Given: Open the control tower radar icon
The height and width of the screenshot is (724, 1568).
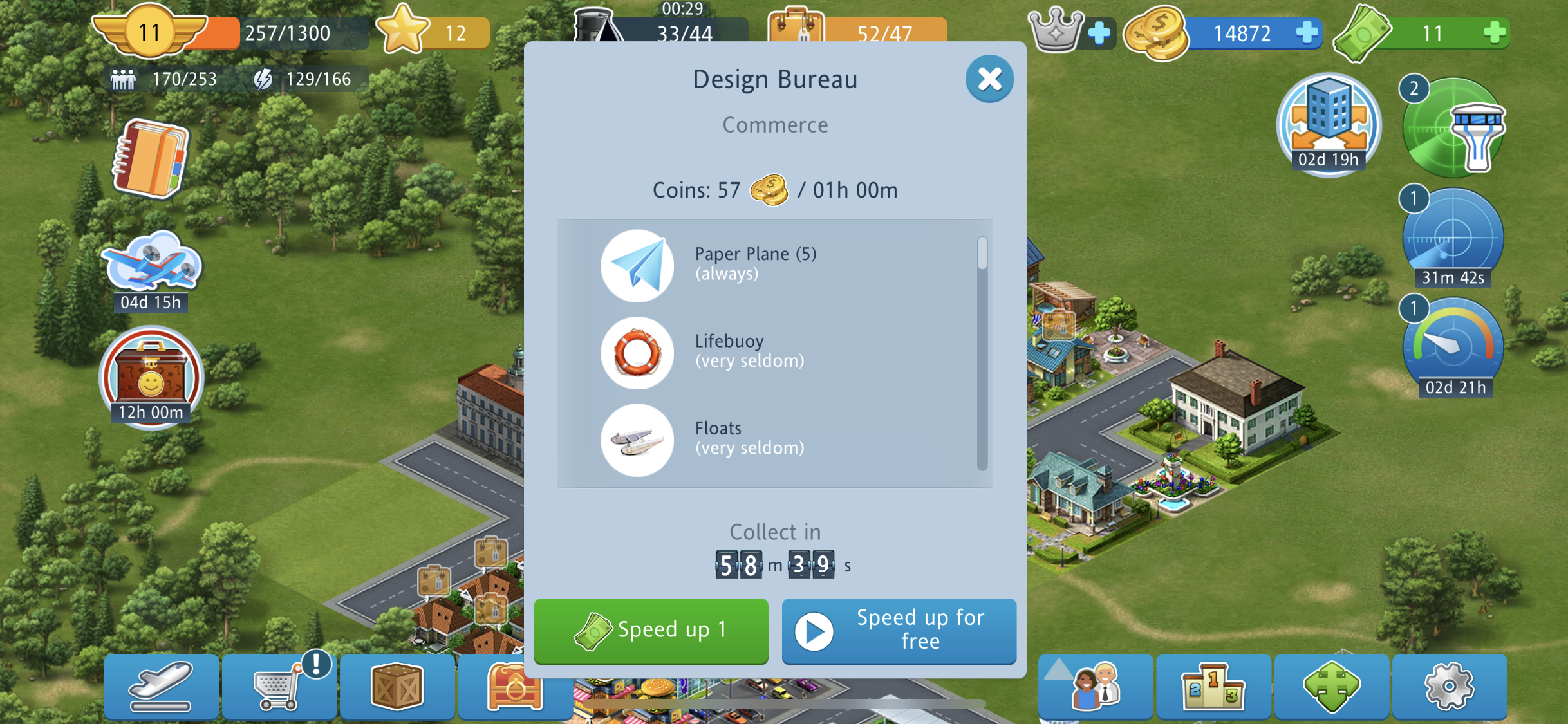Looking at the screenshot, I should pyautogui.click(x=1453, y=127).
